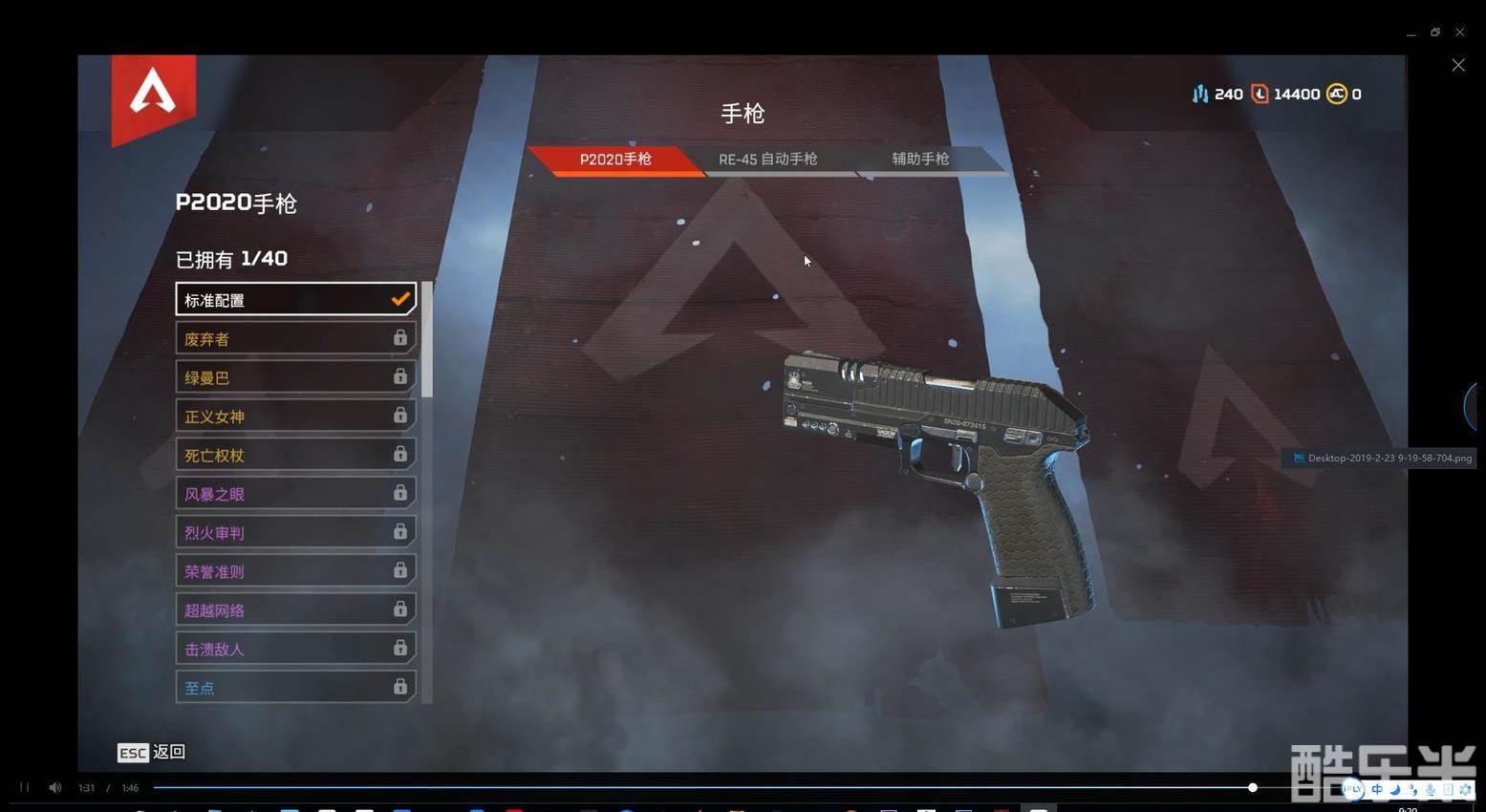1486x812 pixels.
Task: Select the 死亡权杖 skin
Action: [295, 455]
